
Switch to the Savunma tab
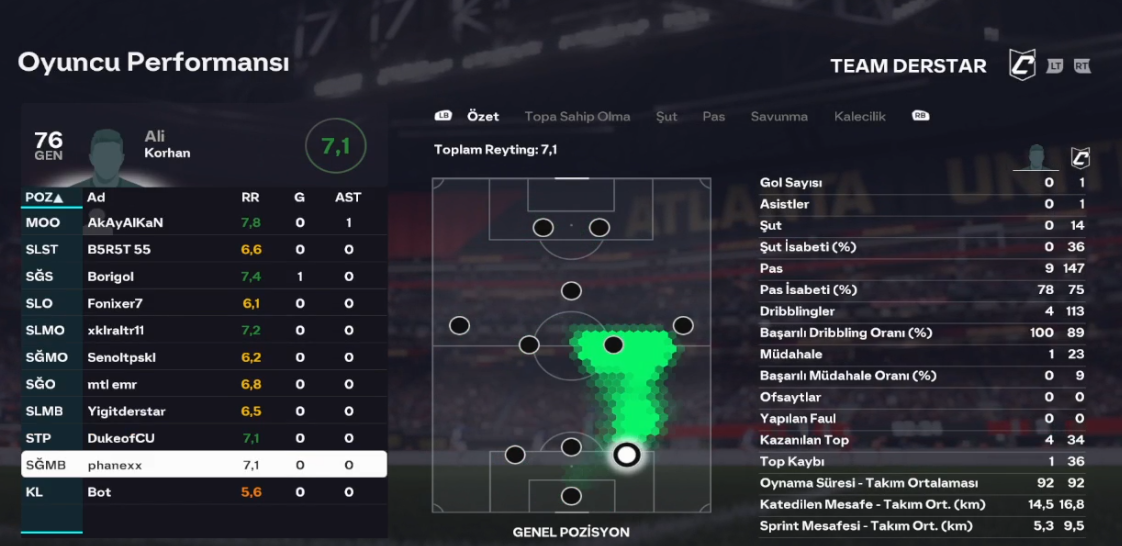click(x=779, y=116)
